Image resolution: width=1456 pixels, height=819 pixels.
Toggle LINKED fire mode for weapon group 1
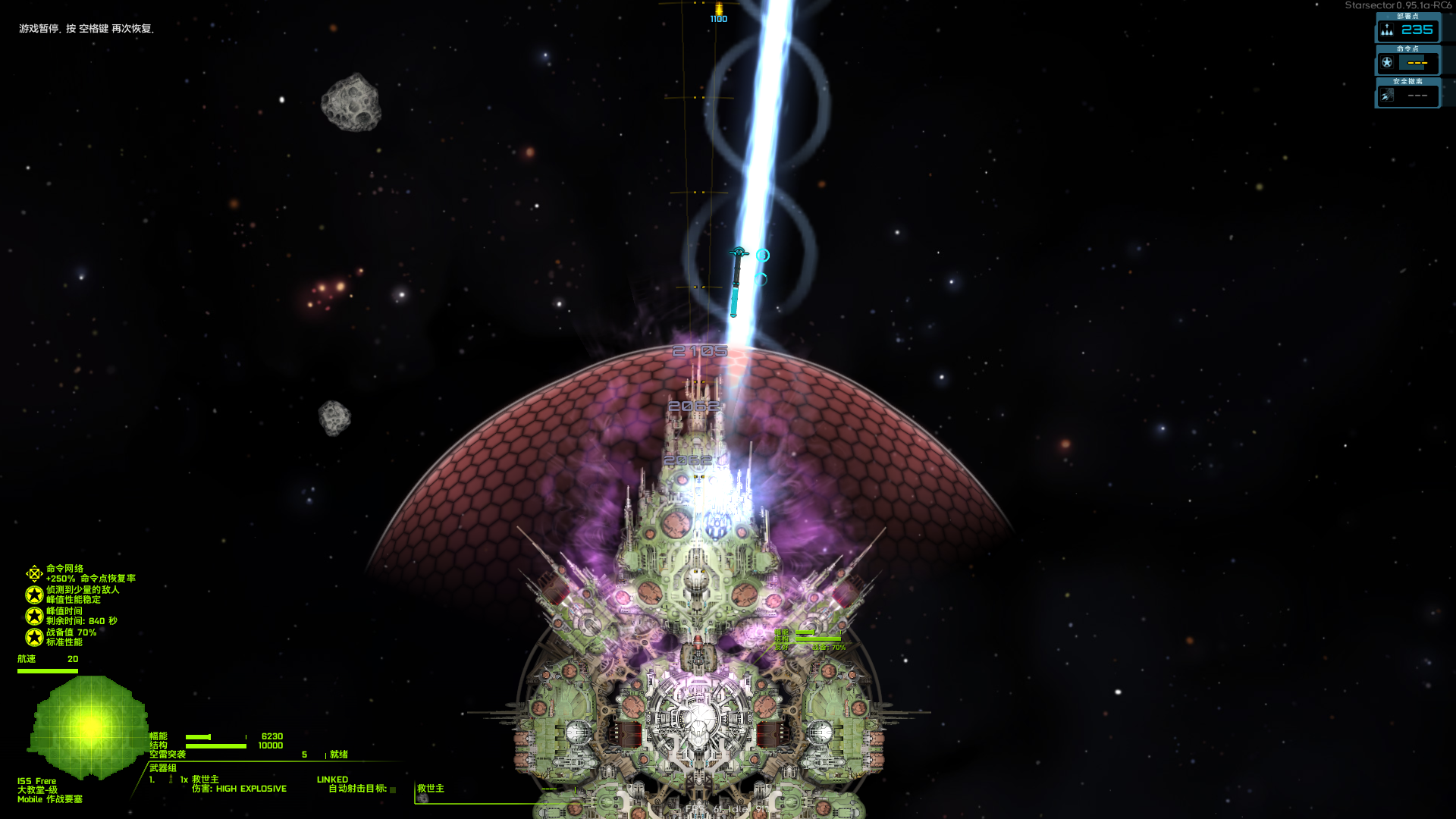coord(334,780)
